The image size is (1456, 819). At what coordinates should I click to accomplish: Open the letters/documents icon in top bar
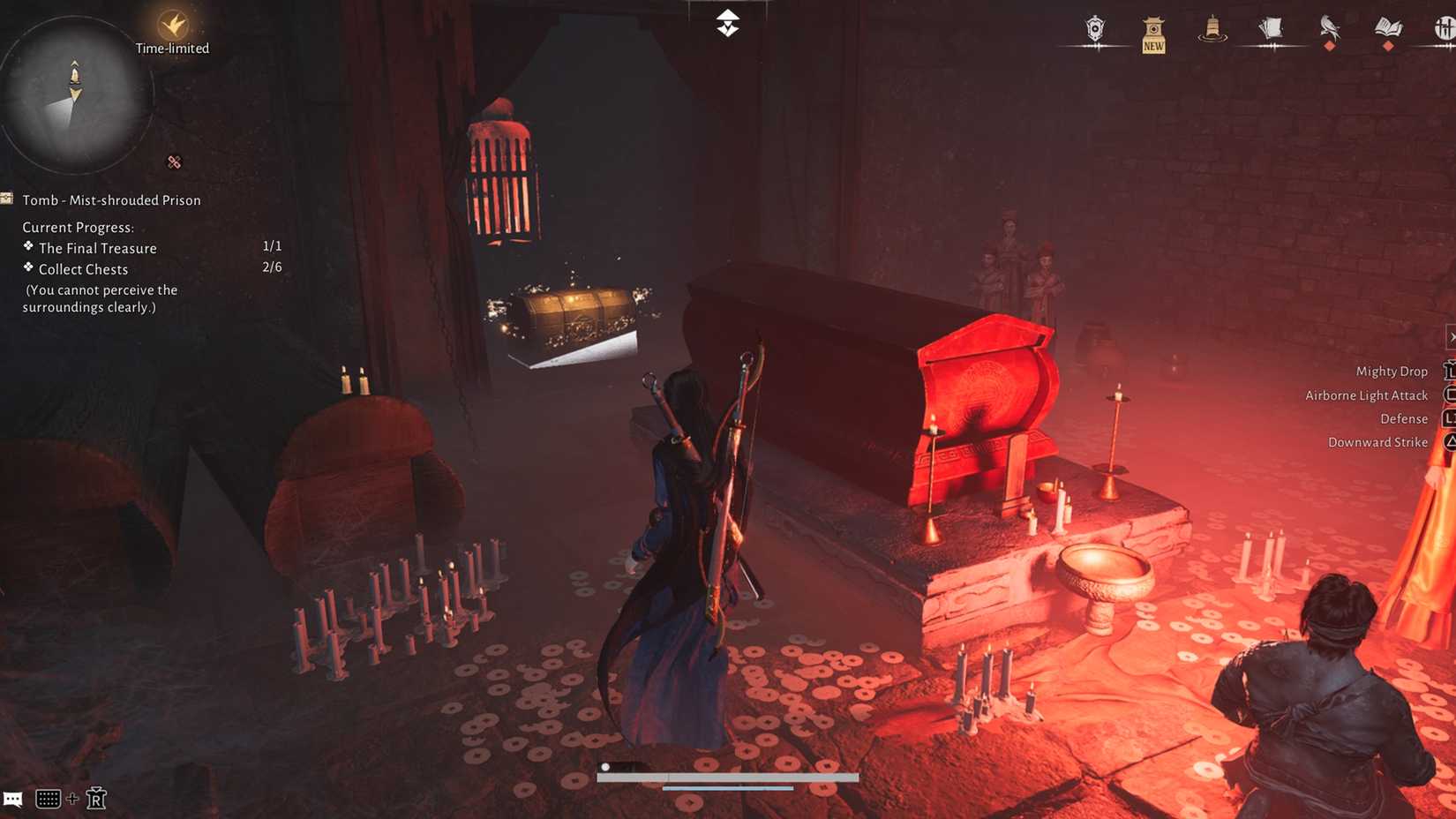coord(1269,26)
